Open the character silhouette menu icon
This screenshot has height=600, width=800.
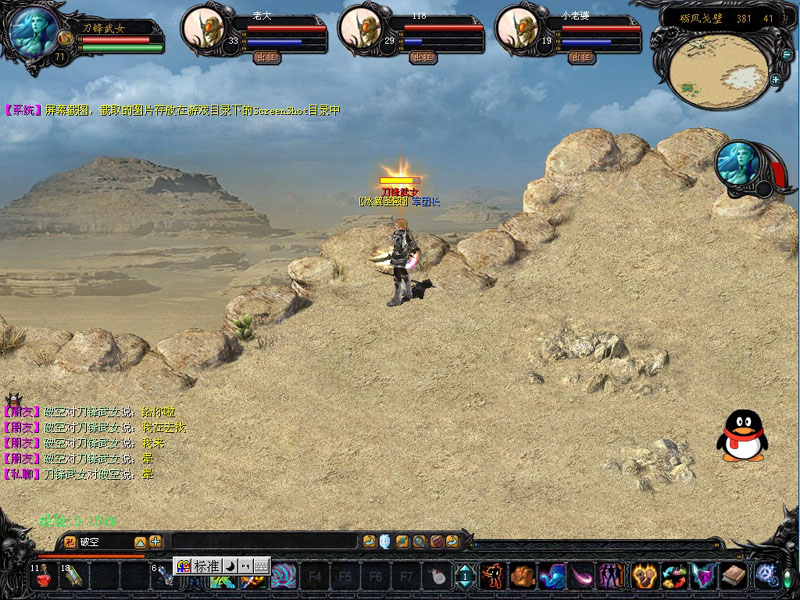tap(493, 575)
